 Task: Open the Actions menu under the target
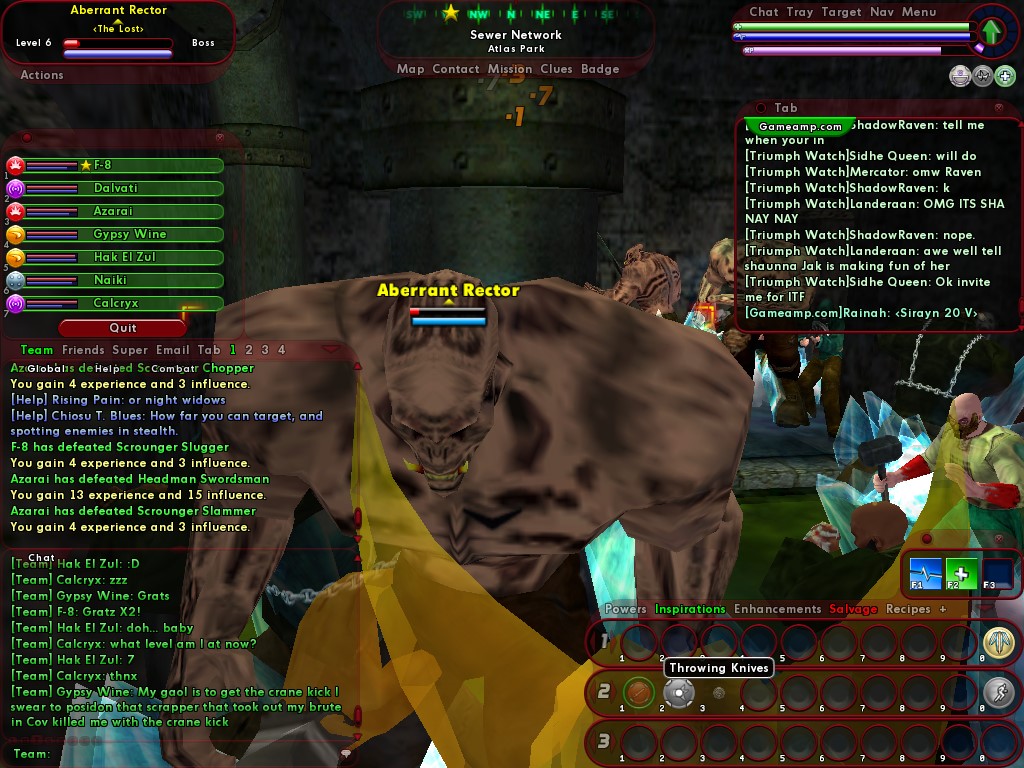pos(42,75)
